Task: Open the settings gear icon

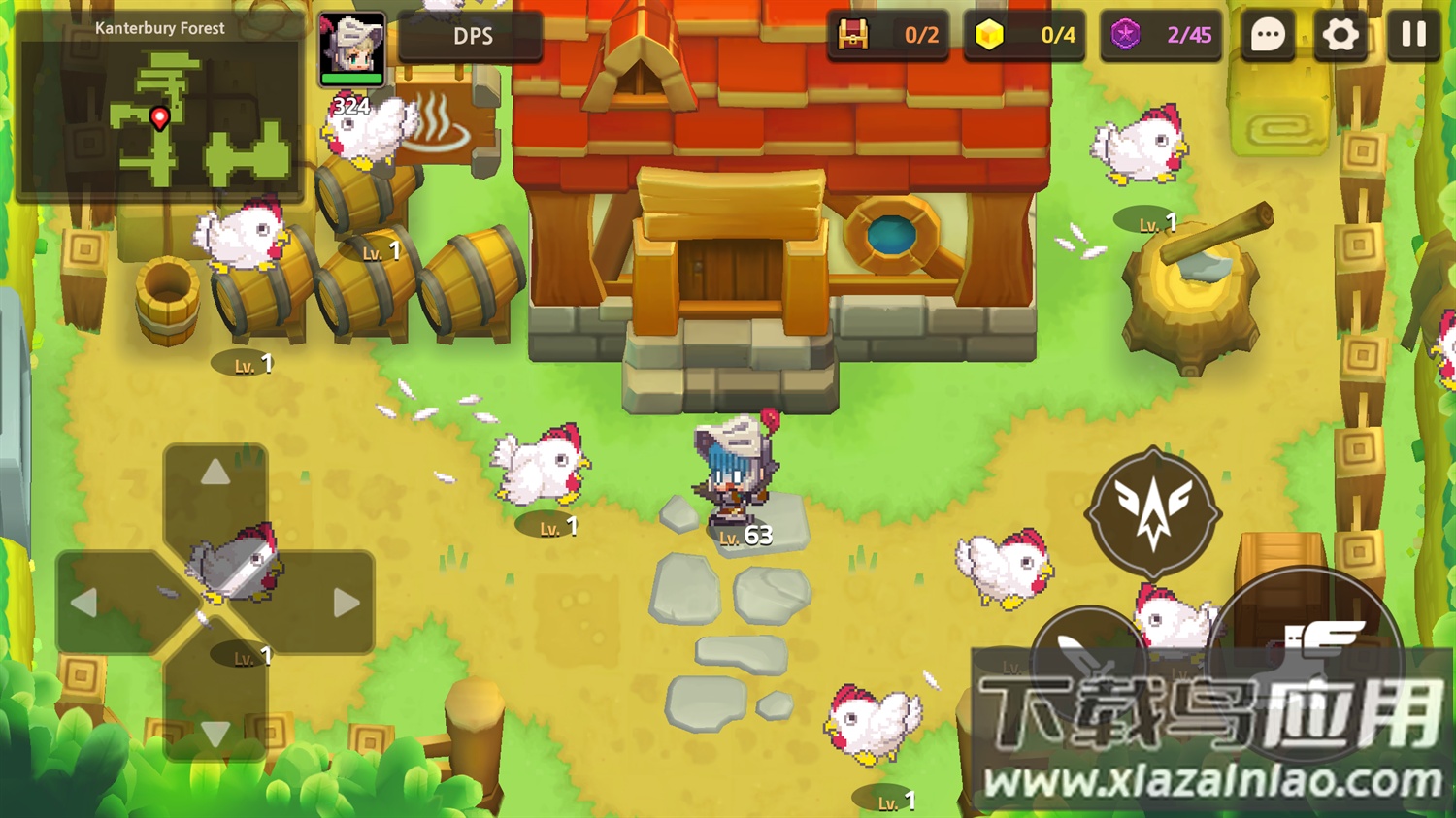Action: tap(1340, 35)
